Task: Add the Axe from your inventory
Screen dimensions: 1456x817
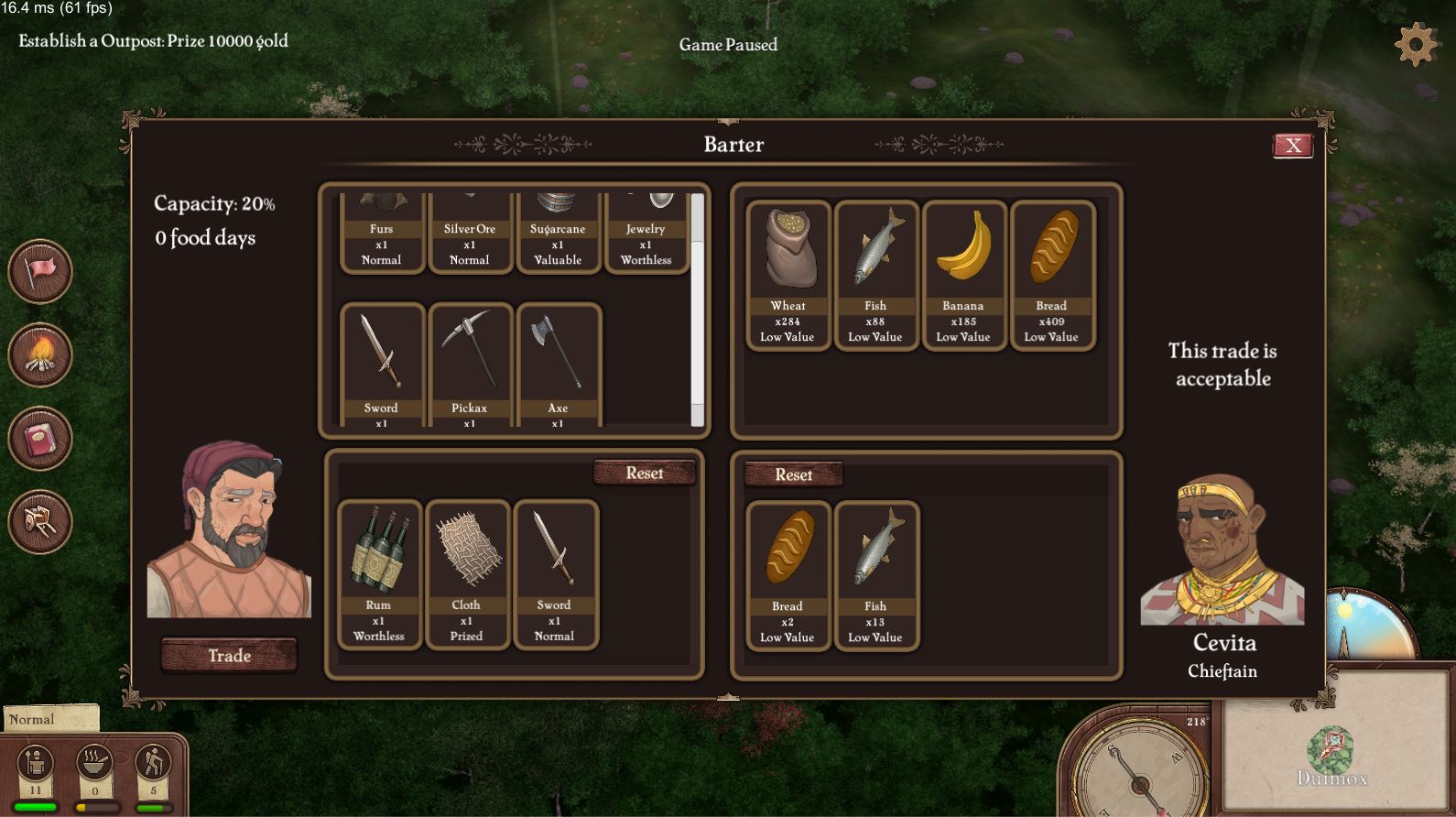Action: point(558,365)
